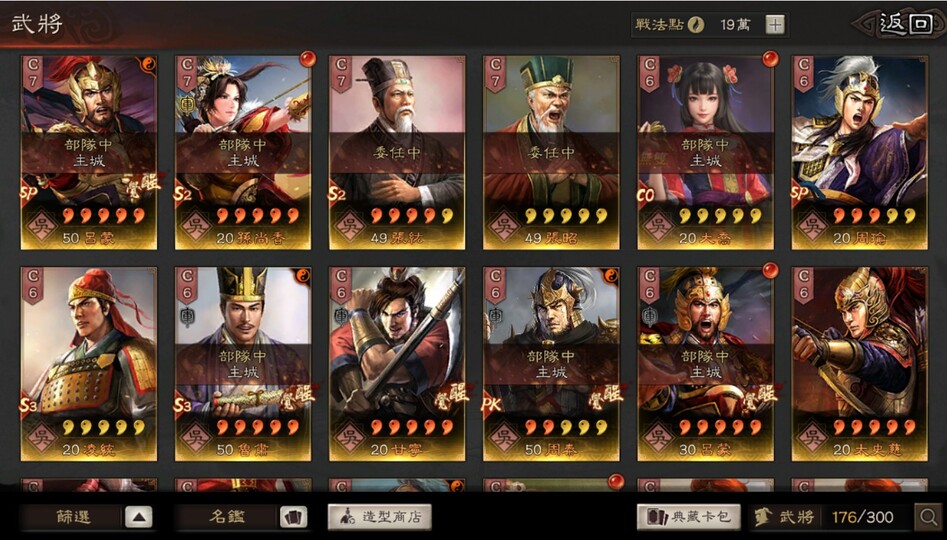Open the 篩選 filter menu
Image resolution: width=947 pixels, height=540 pixels.
click(88, 517)
